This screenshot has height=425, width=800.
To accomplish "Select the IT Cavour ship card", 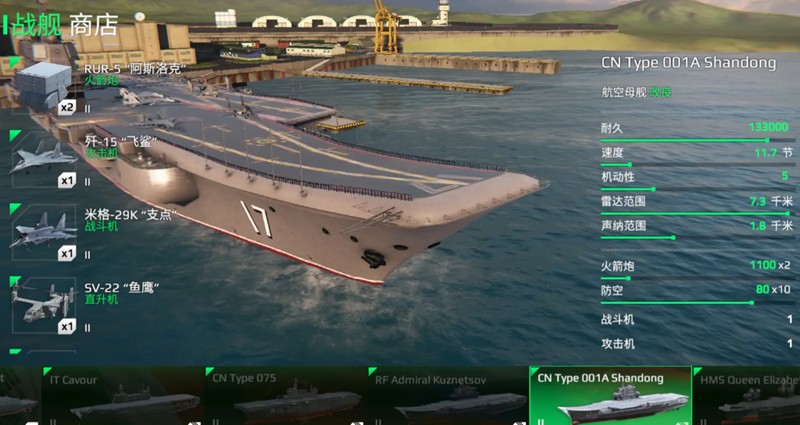I will [x=121, y=396].
